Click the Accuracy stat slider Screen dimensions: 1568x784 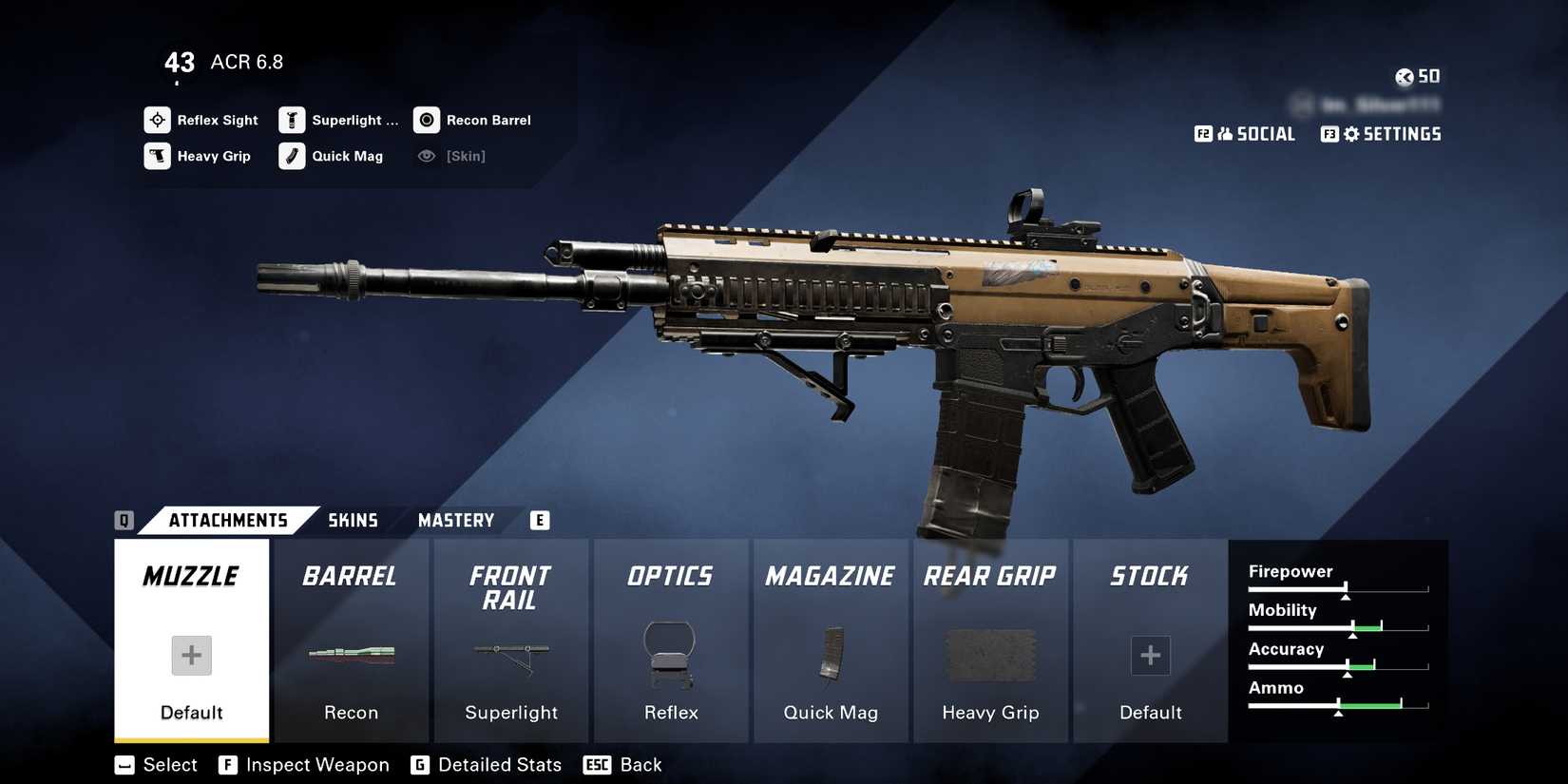click(1340, 668)
